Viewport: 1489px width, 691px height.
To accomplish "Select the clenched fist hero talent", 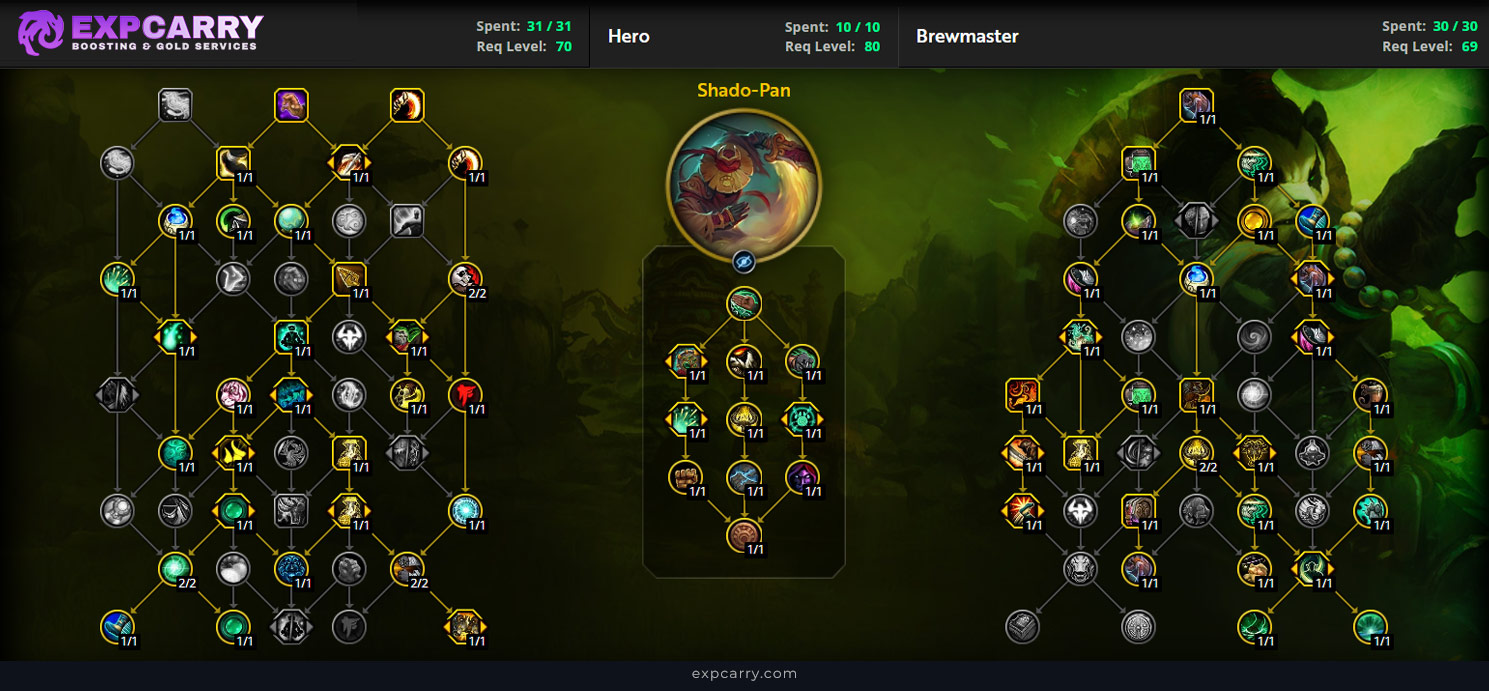I will [x=685, y=477].
